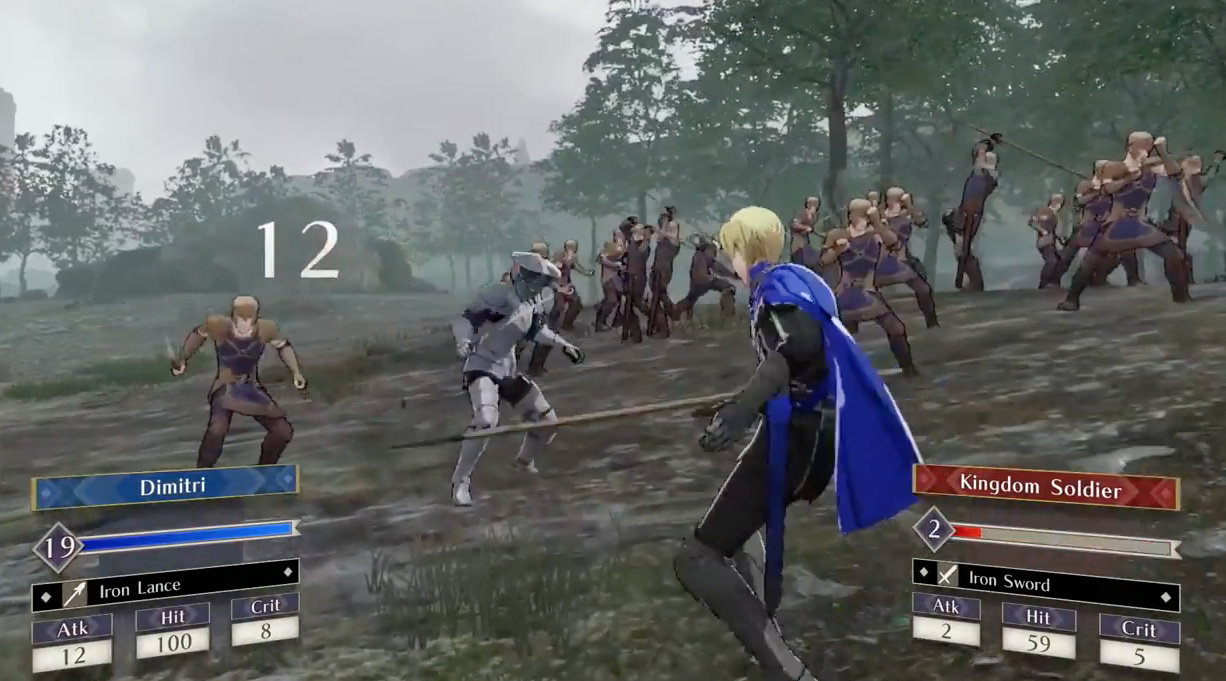Image resolution: width=1226 pixels, height=681 pixels.
Task: Select the Kingdom Soldier name banner
Action: (1045, 487)
